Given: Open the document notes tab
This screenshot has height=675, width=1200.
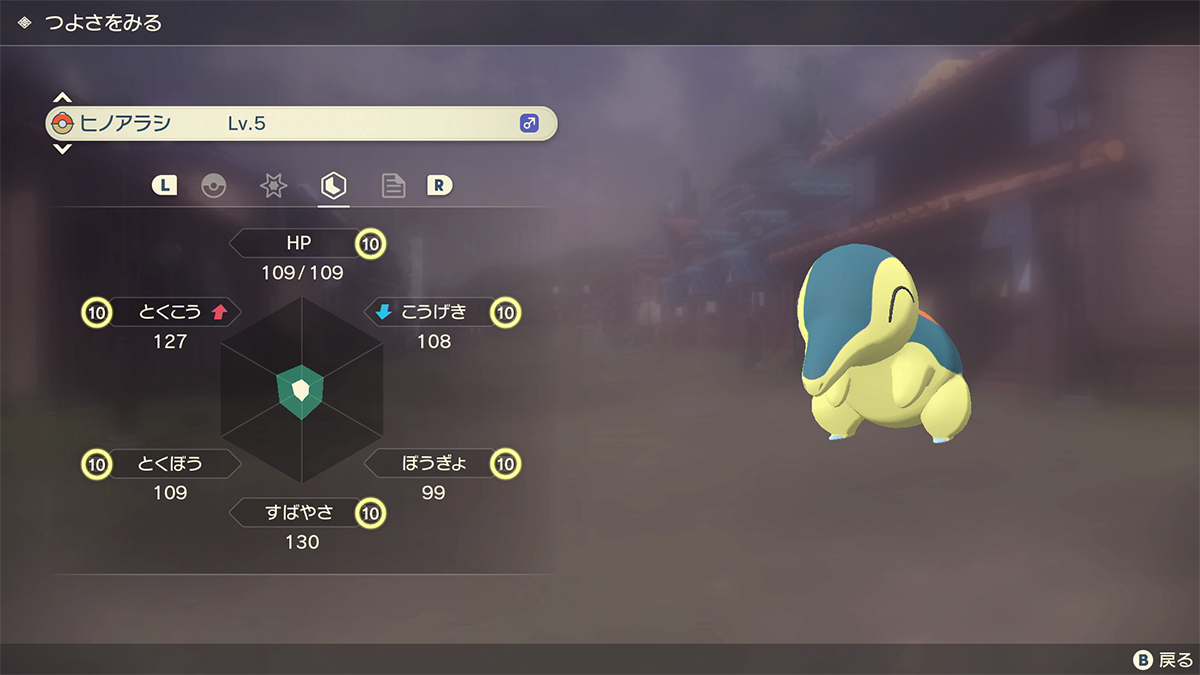Looking at the screenshot, I should [x=393, y=186].
